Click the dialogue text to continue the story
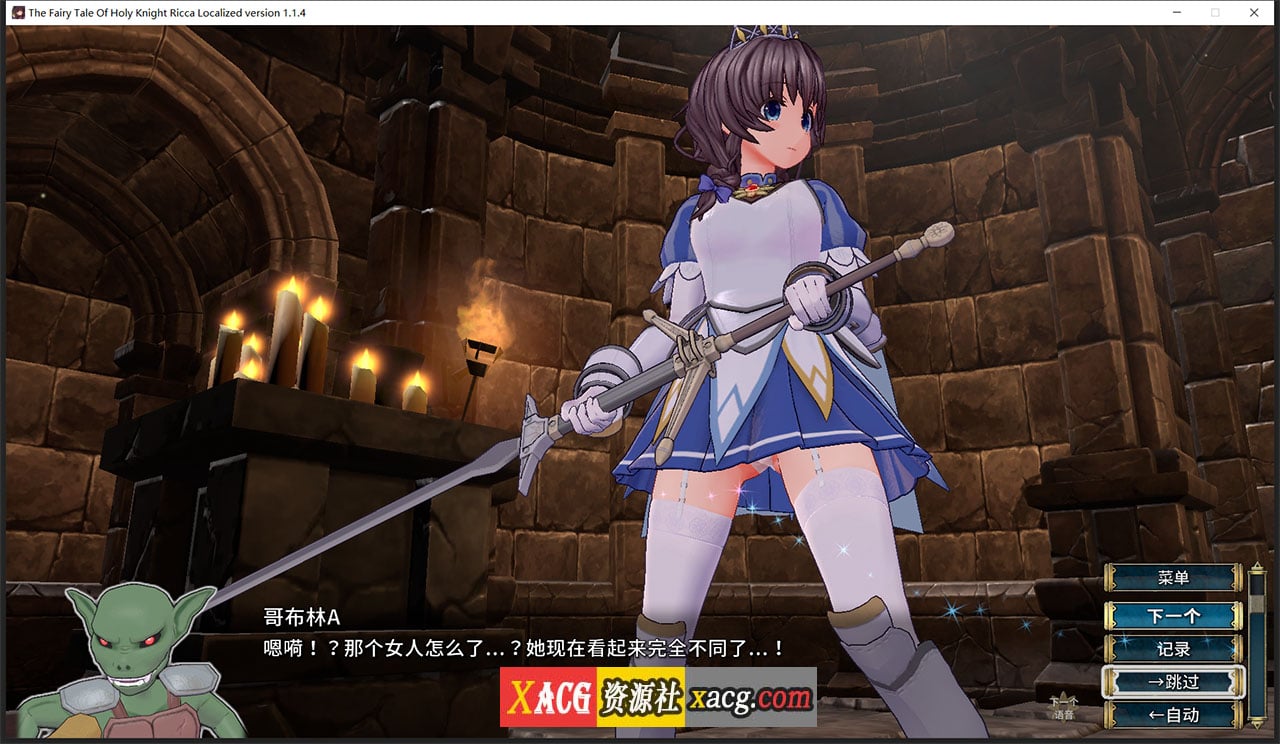 pyautogui.click(x=520, y=646)
